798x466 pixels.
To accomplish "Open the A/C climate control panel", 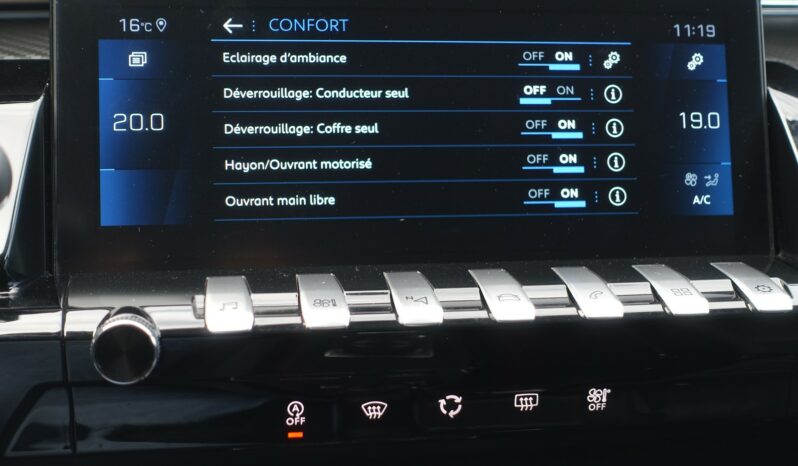I will [x=701, y=188].
